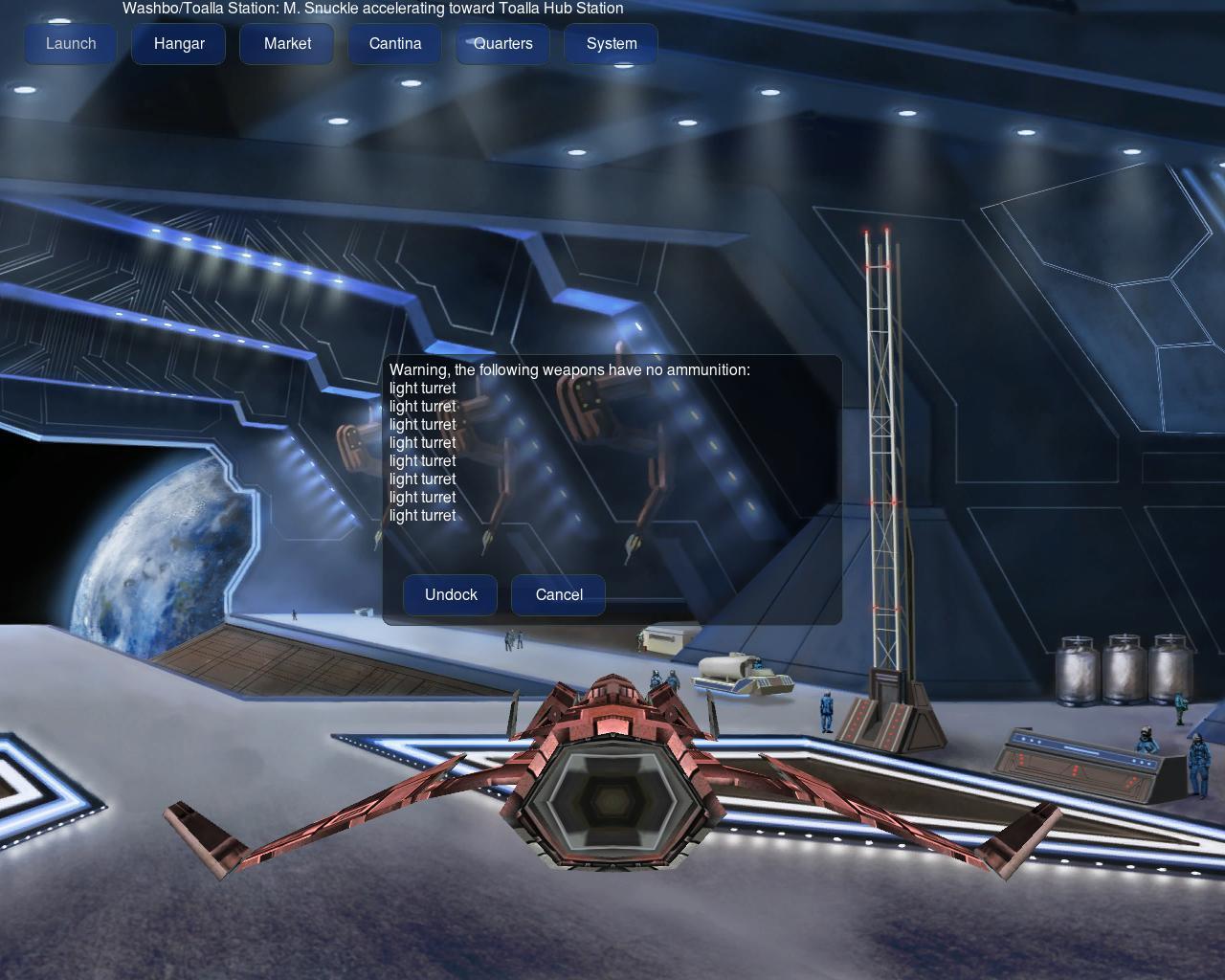
Task: Open the Hangar screen
Action: click(x=179, y=44)
